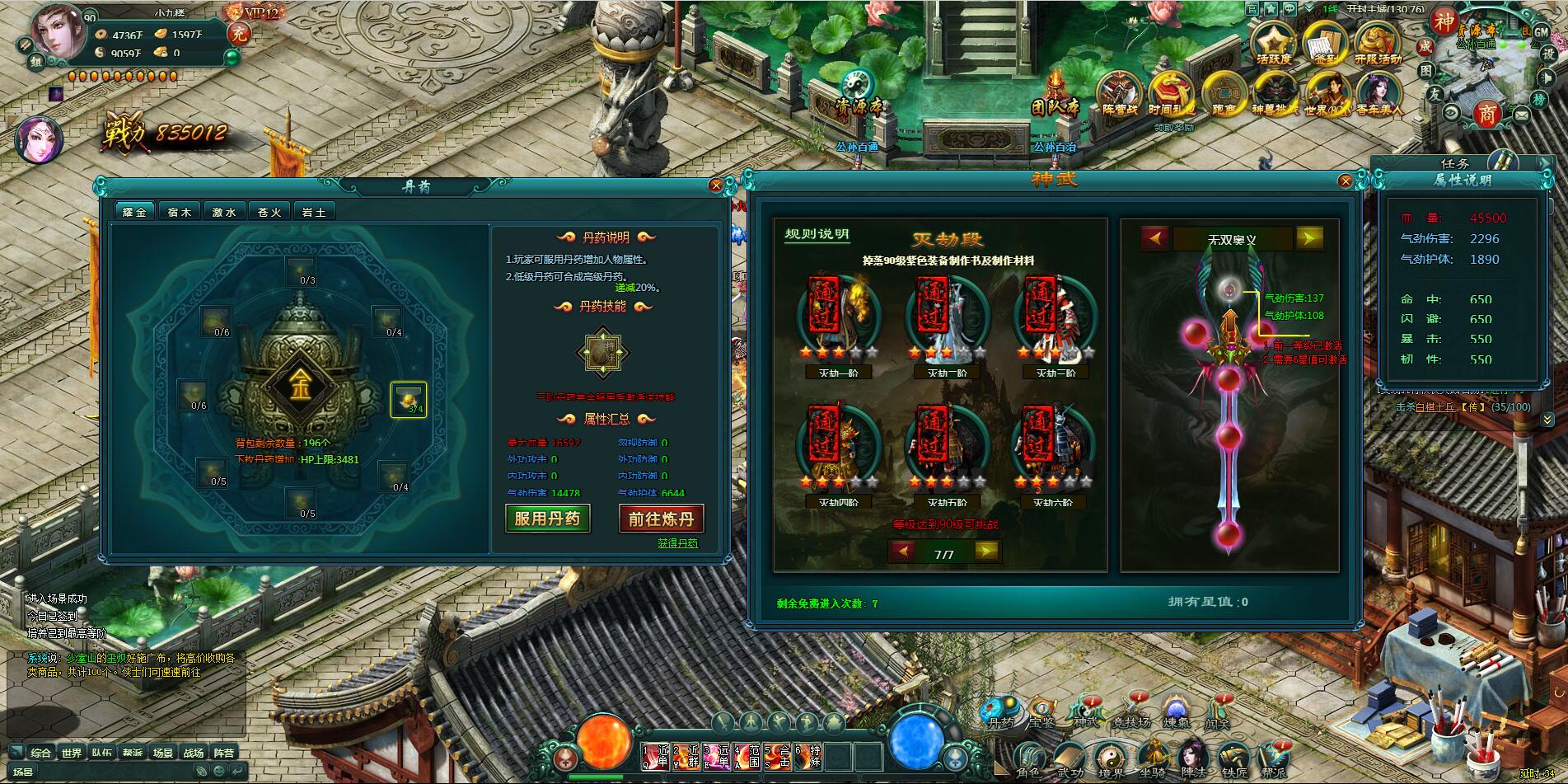Show the next 无双奥义 weapon

tap(1308, 238)
